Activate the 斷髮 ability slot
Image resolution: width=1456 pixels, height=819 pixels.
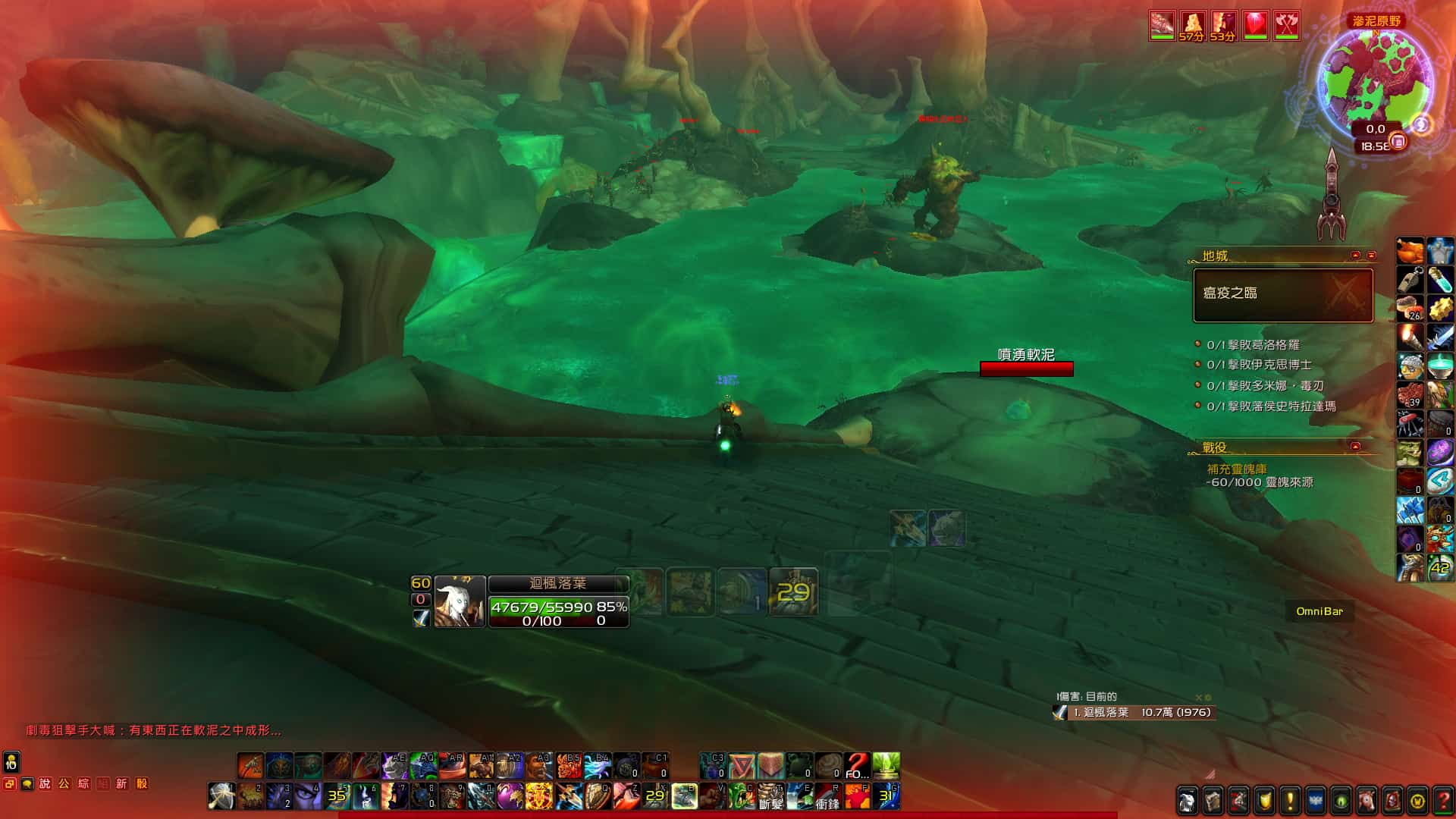[770, 796]
